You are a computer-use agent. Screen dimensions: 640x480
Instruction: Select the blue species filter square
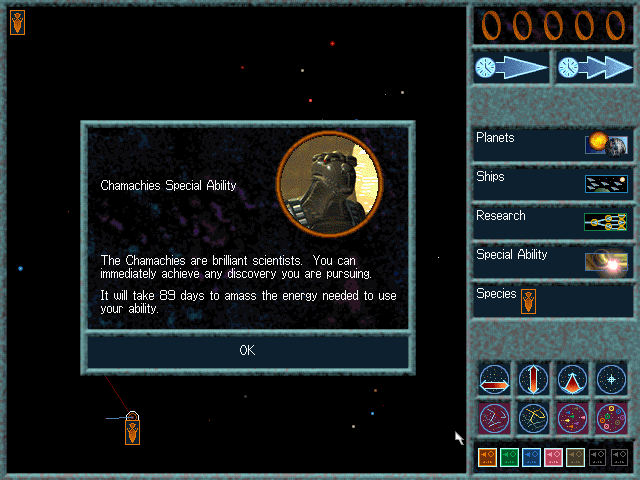coord(531,458)
